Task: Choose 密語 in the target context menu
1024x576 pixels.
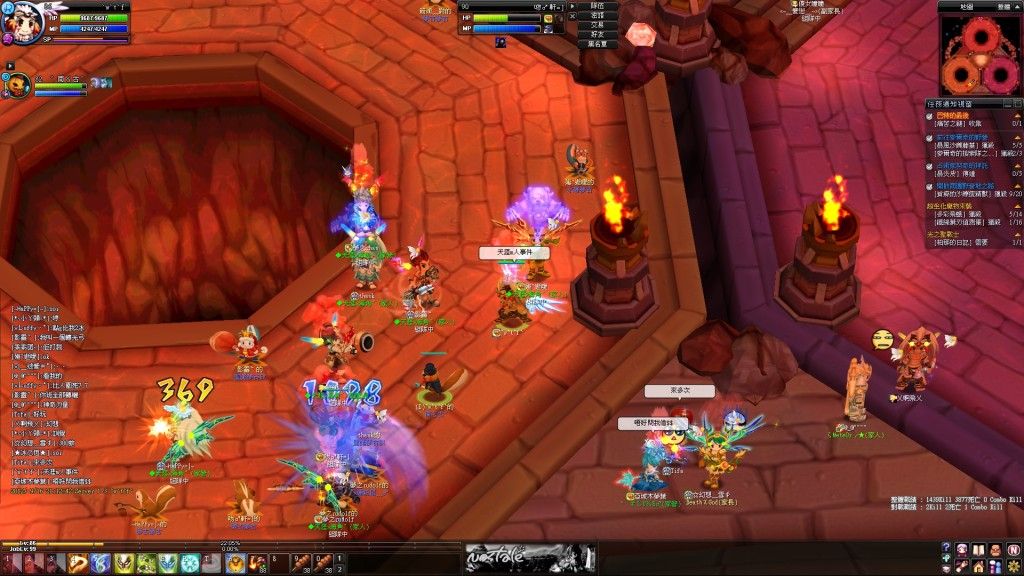Action: point(597,15)
